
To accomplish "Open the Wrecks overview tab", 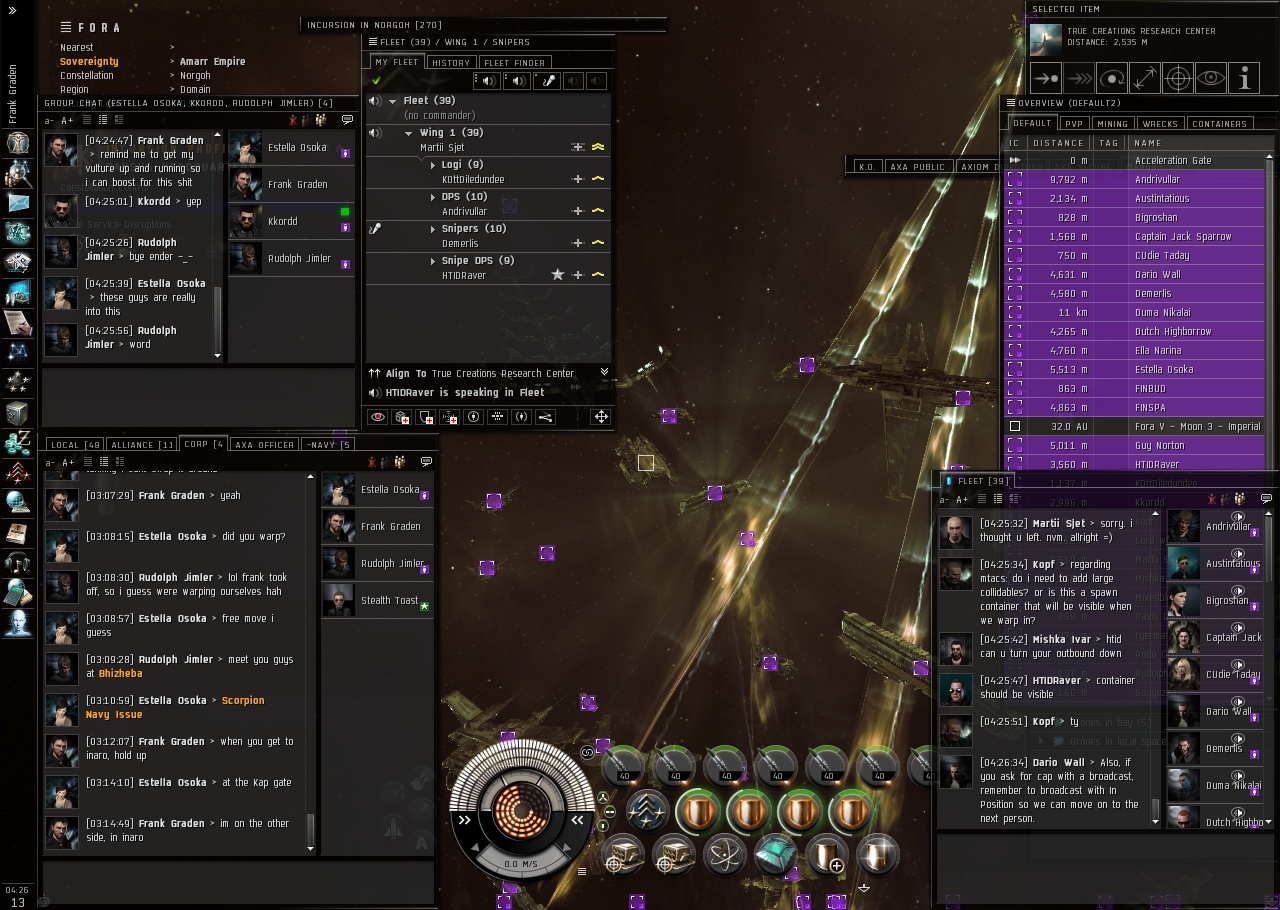I will tap(1159, 124).
